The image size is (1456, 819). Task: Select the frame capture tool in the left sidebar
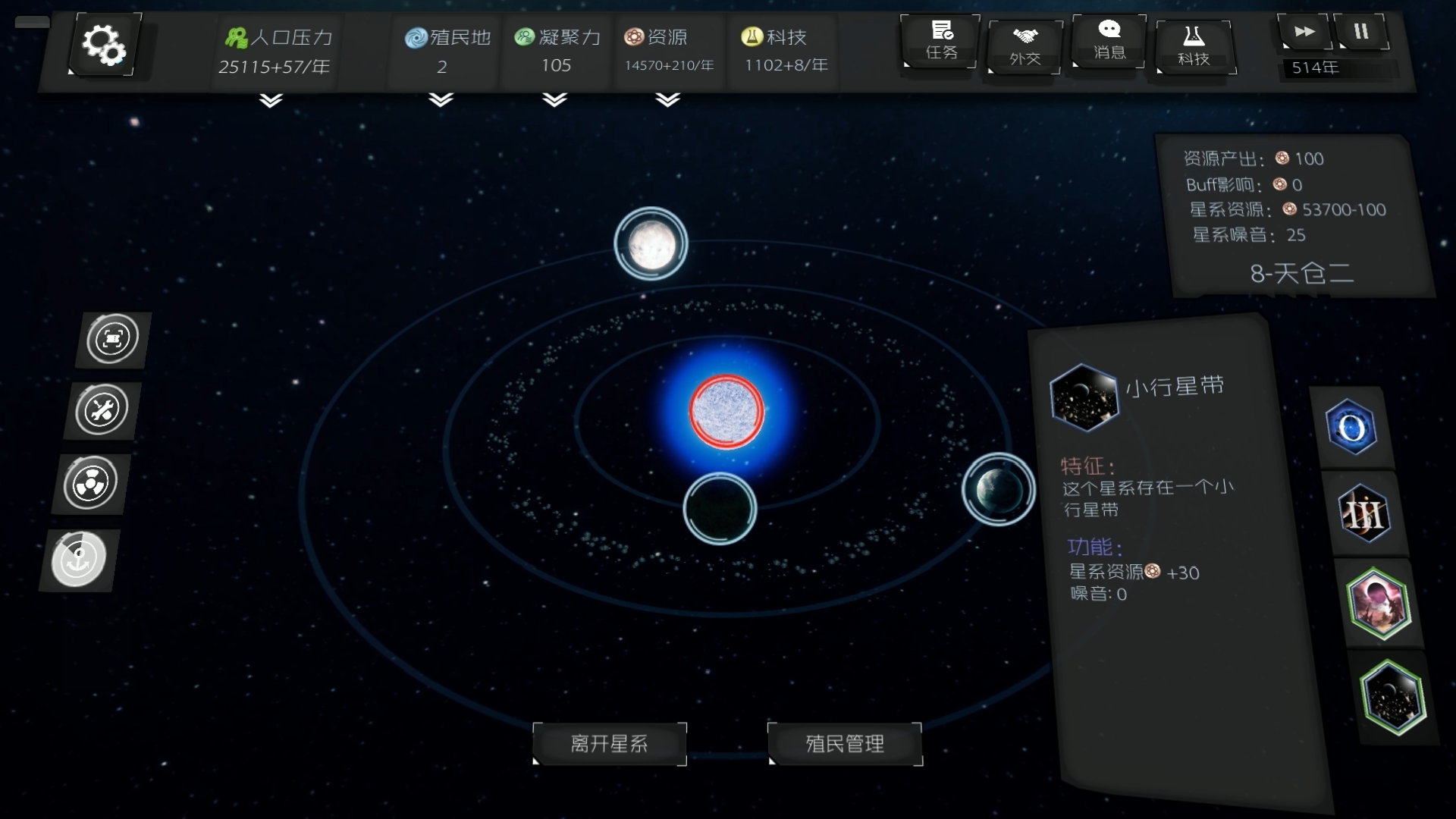pos(112,339)
